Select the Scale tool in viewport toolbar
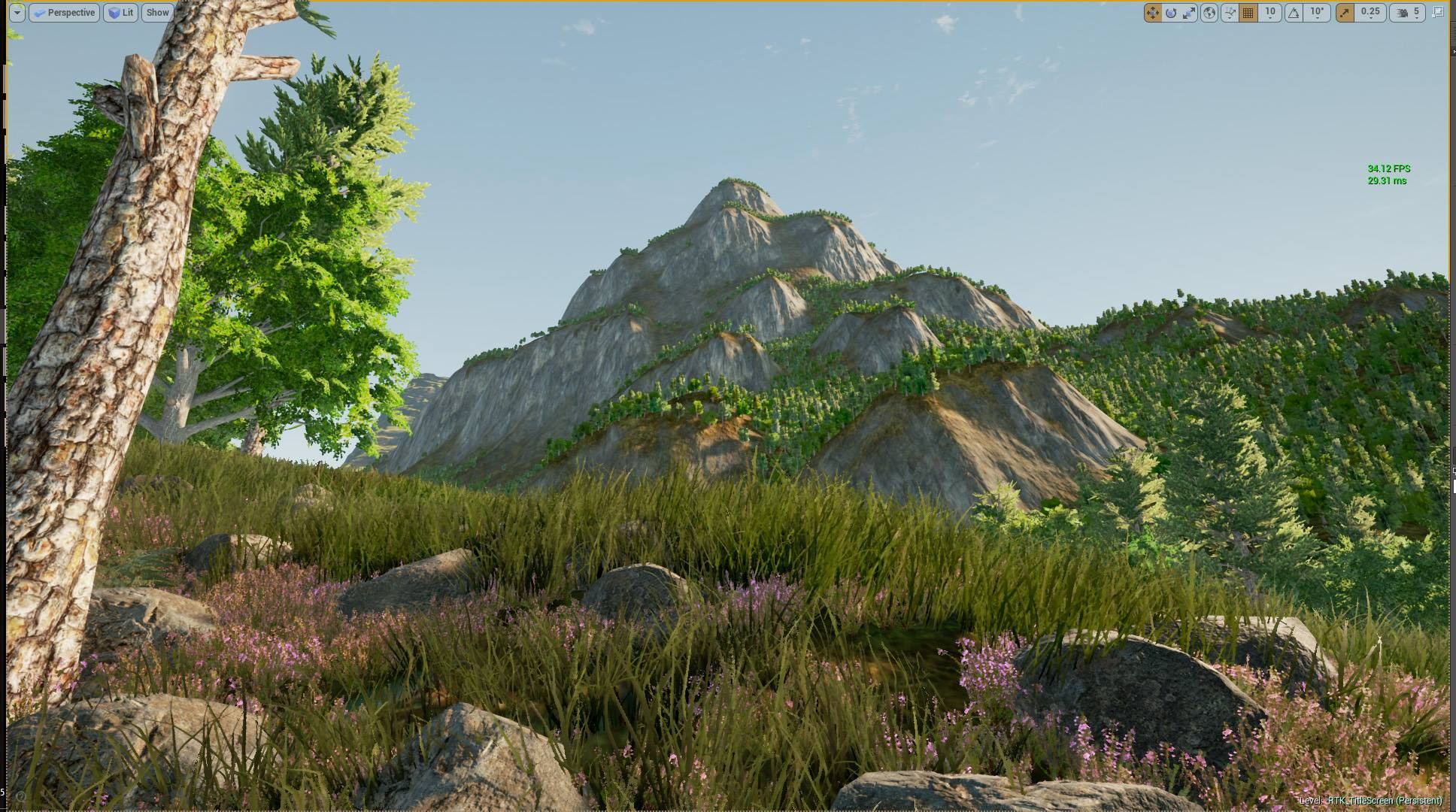The image size is (1456, 812). pyautogui.click(x=1189, y=12)
